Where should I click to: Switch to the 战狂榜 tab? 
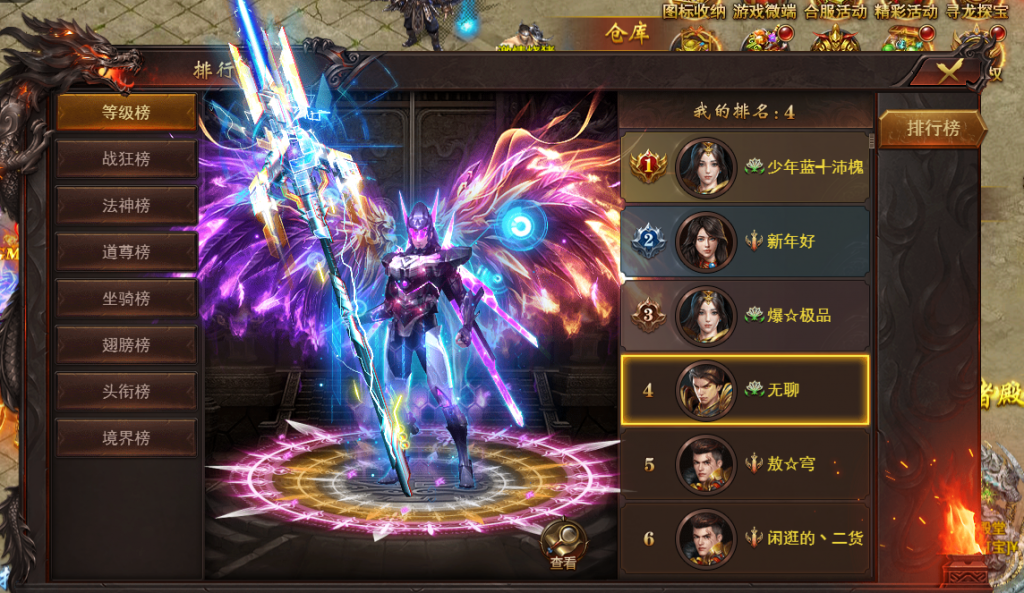[x=126, y=159]
